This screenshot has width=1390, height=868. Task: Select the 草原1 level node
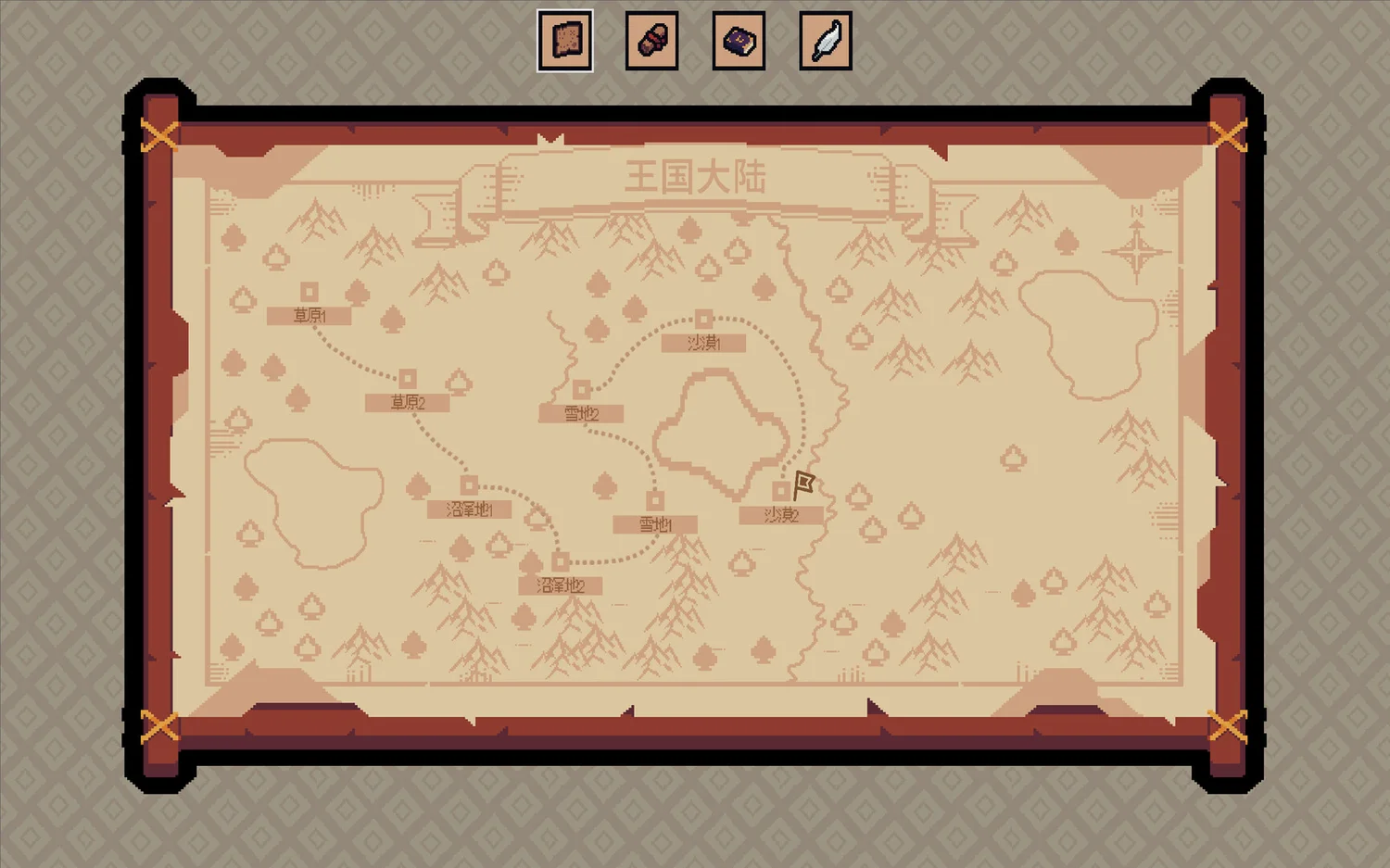coord(310,293)
